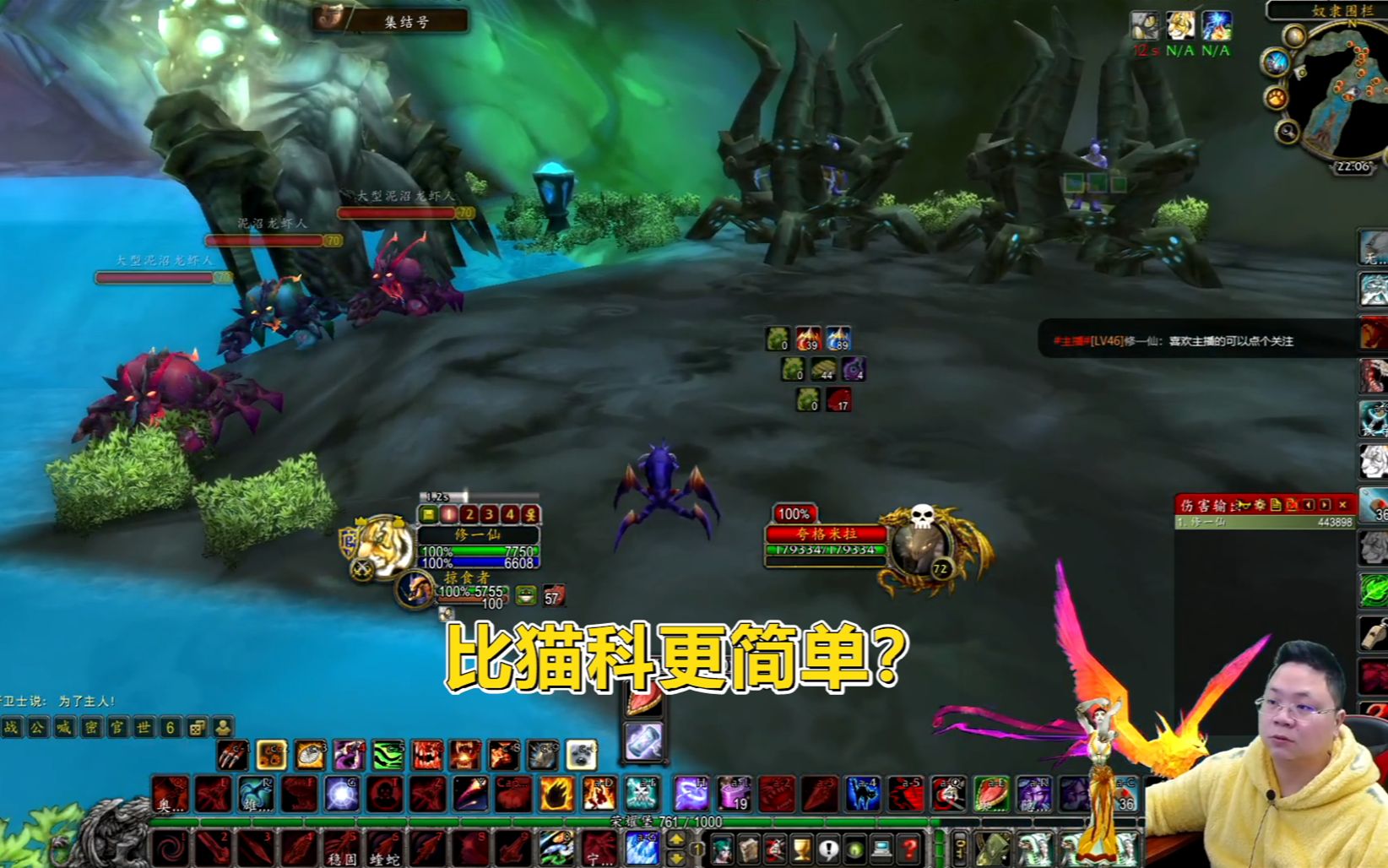This screenshot has width=1388, height=868.
Task: Toggle minimap zoom with the magnifier icon
Action: (x=1287, y=130)
